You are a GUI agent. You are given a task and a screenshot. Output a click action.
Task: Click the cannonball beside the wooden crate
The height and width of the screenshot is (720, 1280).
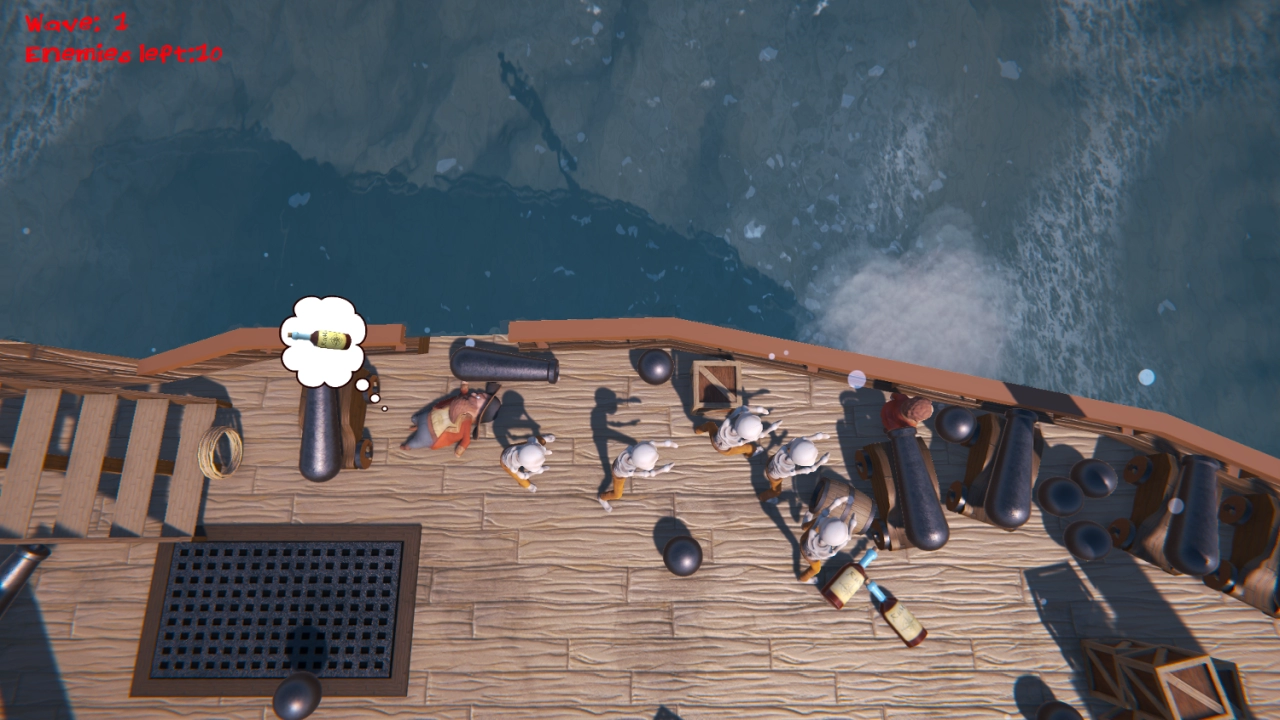click(657, 367)
